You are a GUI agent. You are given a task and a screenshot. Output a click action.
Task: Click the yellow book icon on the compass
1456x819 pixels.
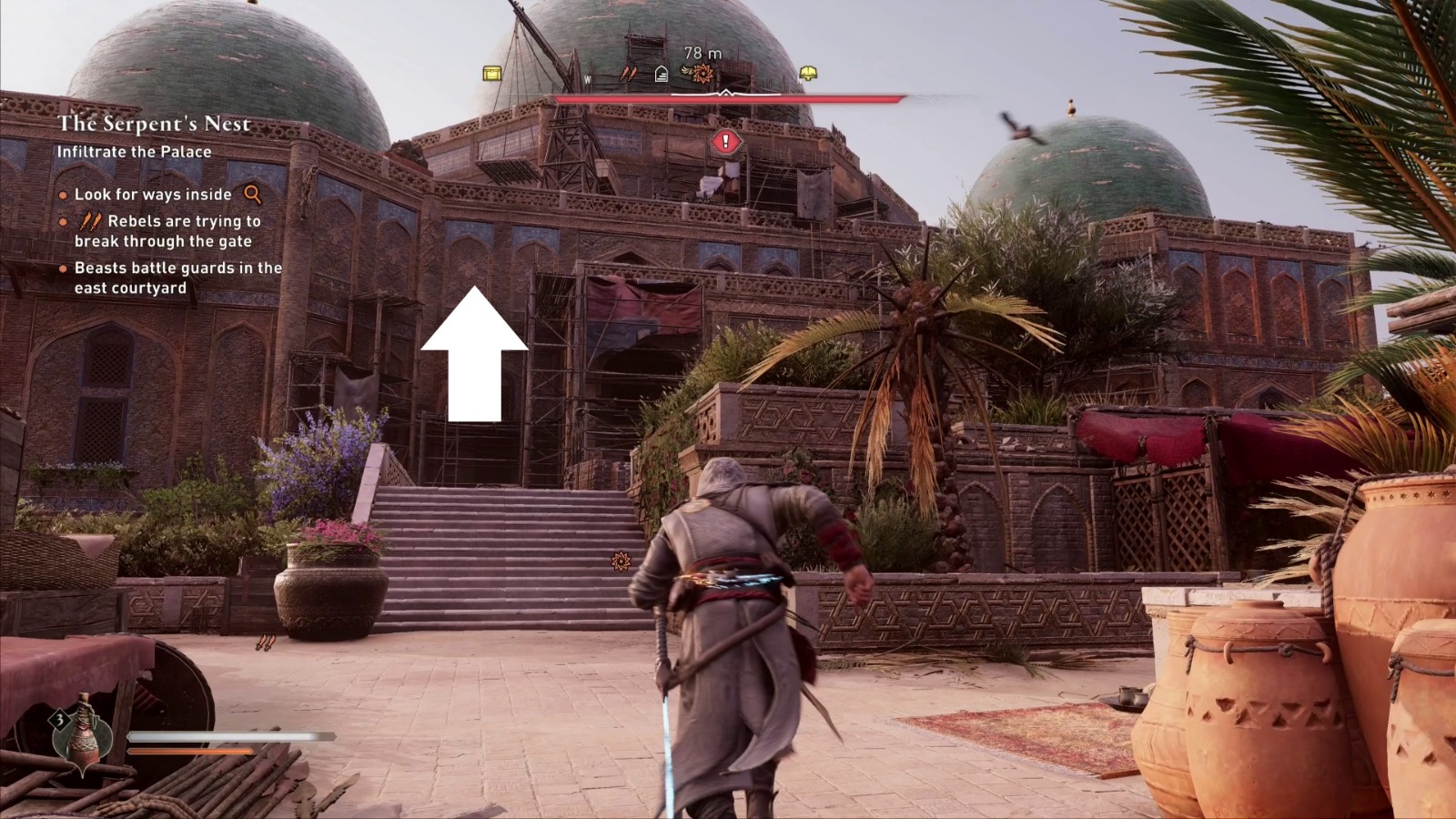point(807,74)
